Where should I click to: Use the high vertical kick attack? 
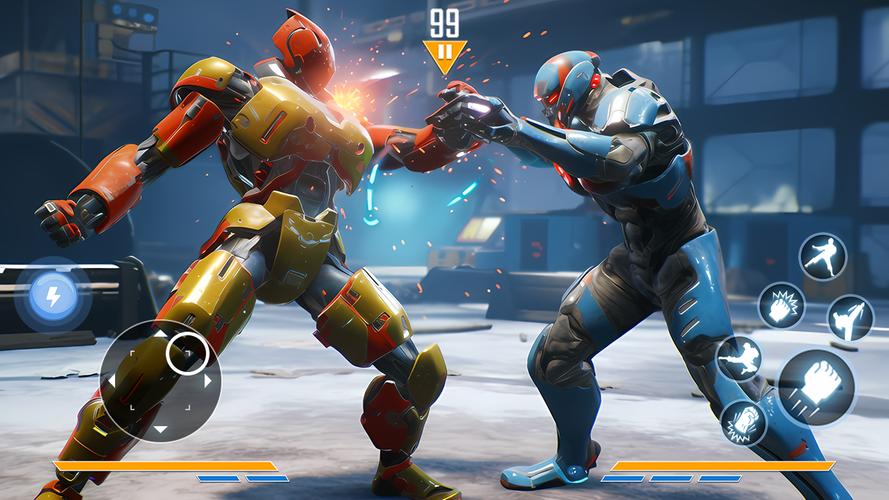[x=851, y=318]
